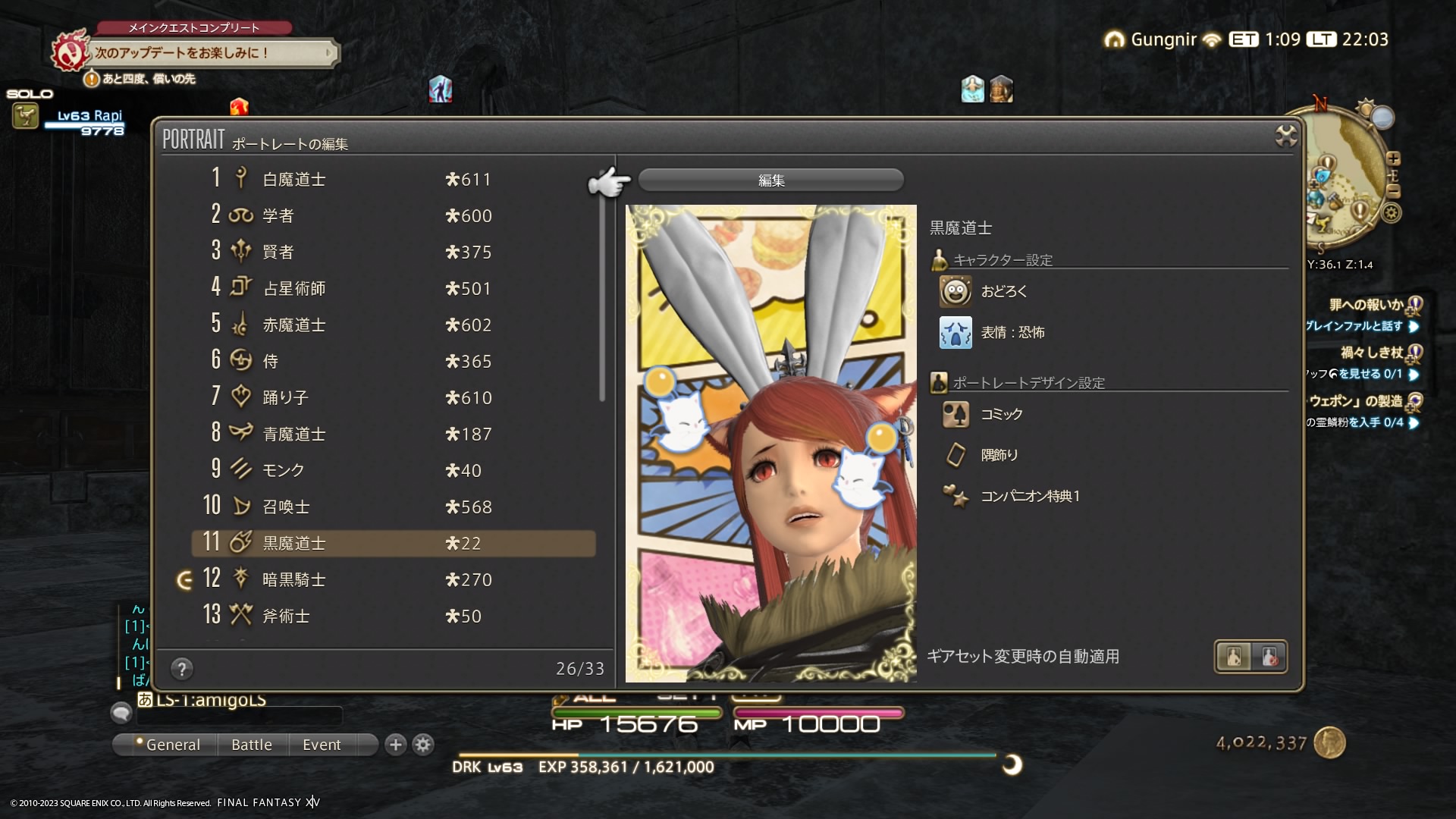1456x819 pixels.
Task: Add a new chat tab with plus
Action: click(395, 745)
